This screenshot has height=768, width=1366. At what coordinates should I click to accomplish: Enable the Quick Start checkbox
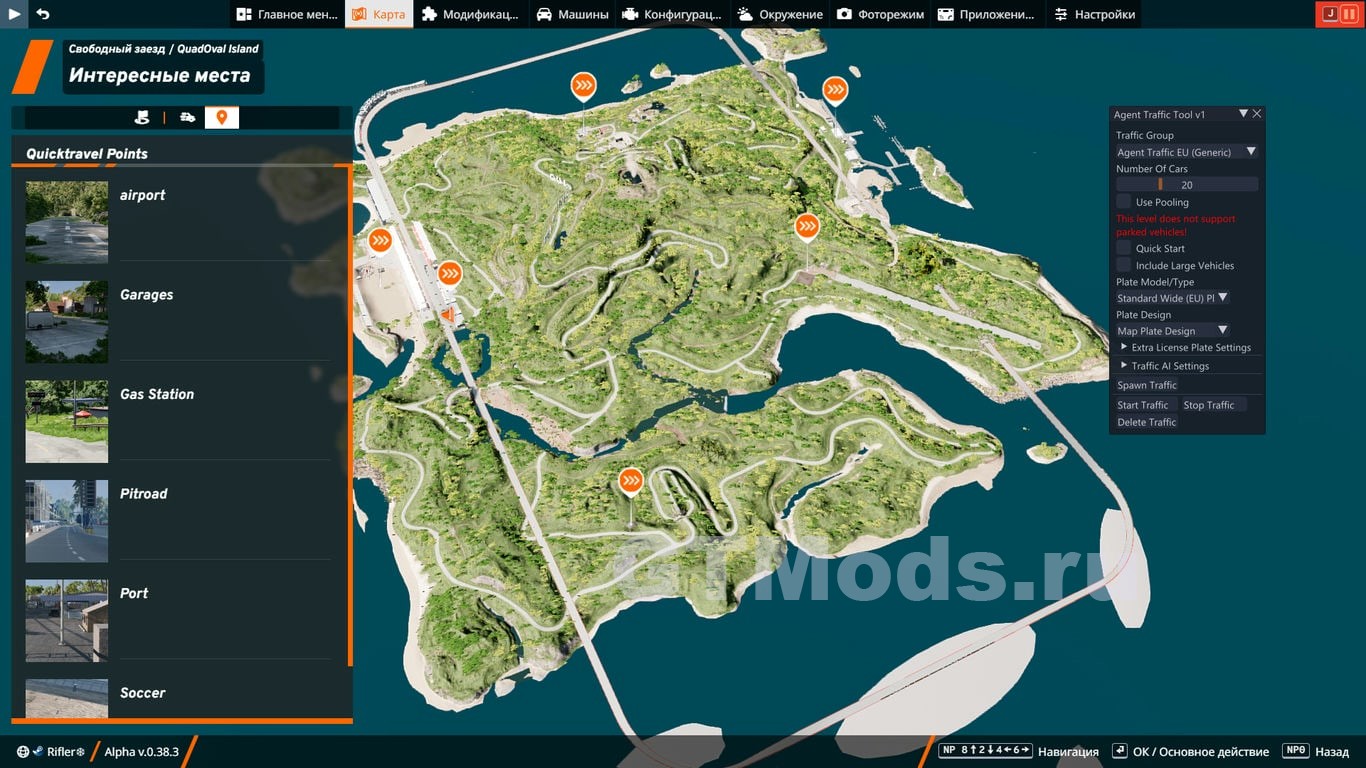(1124, 248)
